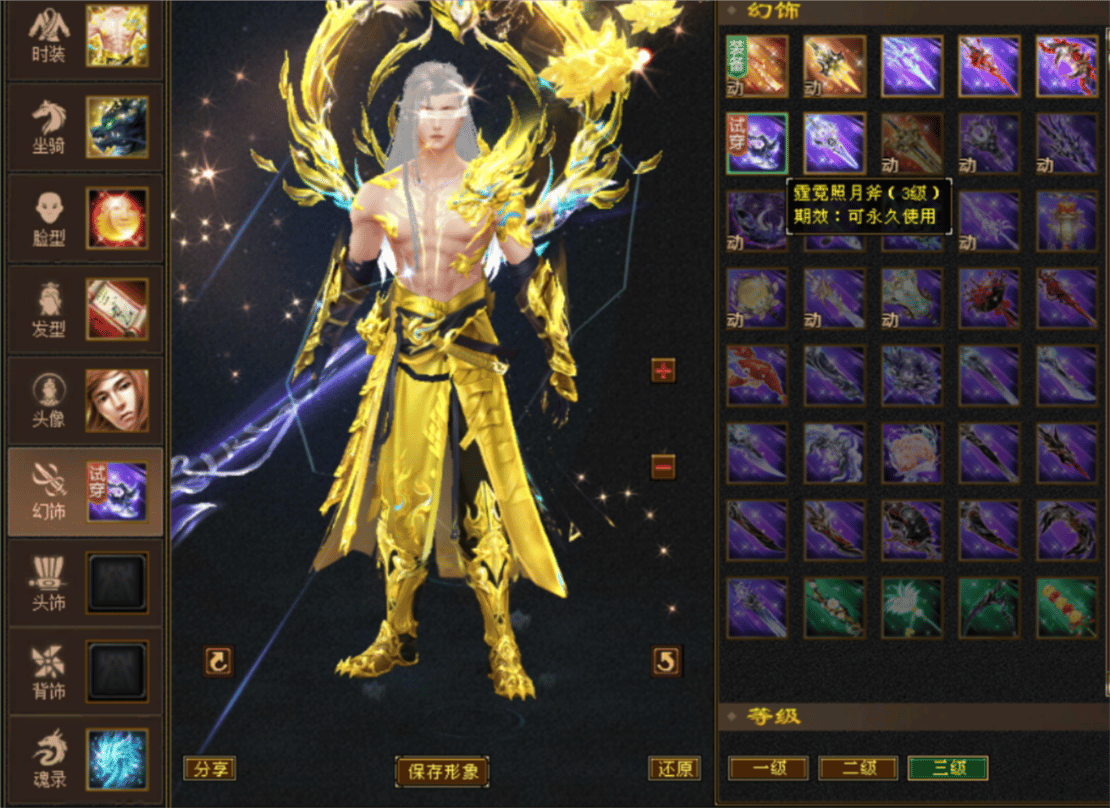The image size is (1110, 808).
Task: Open the 头饰 headwear category
Action: click(x=84, y=582)
